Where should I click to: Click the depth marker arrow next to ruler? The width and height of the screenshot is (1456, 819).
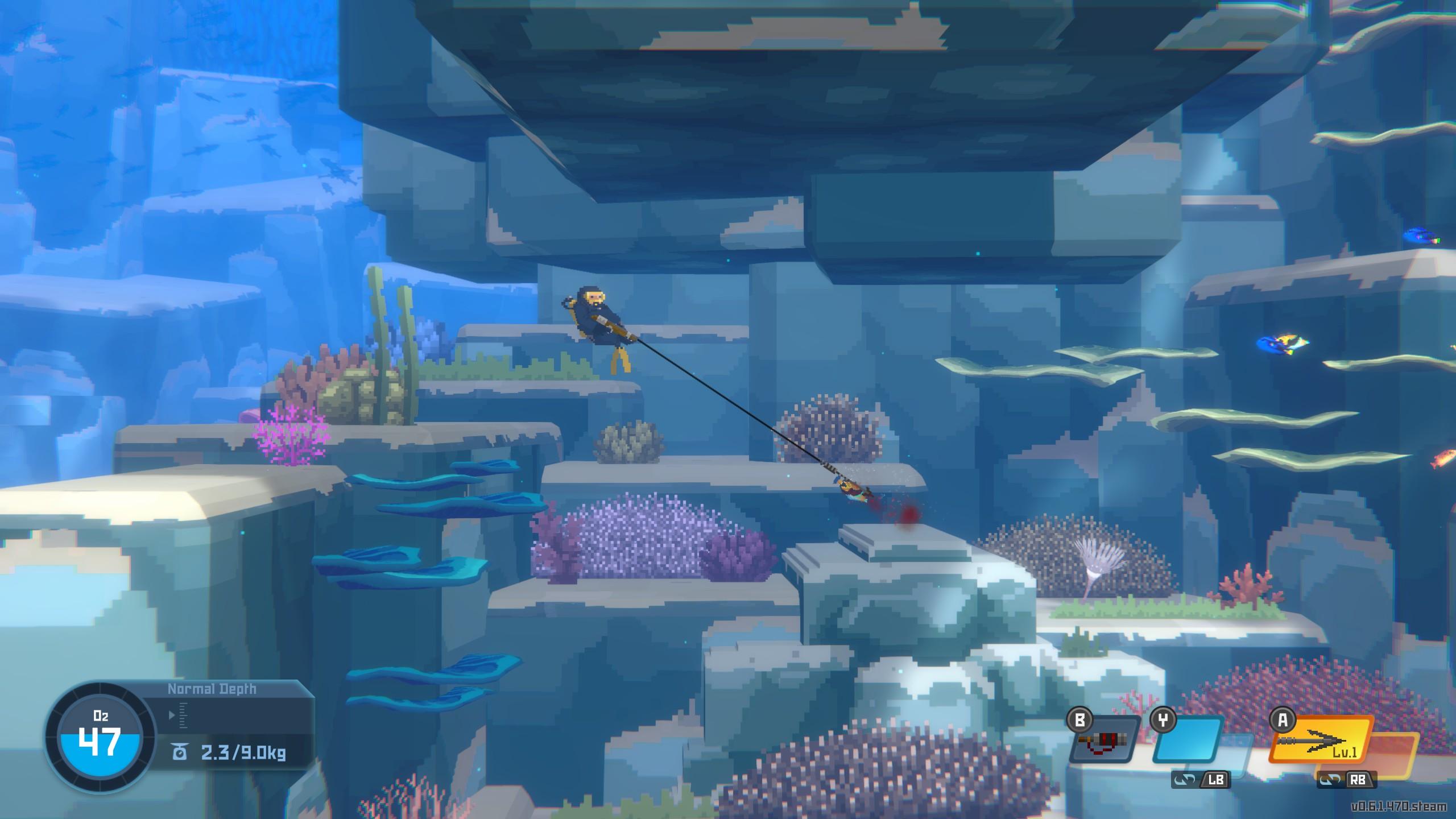click(x=171, y=715)
